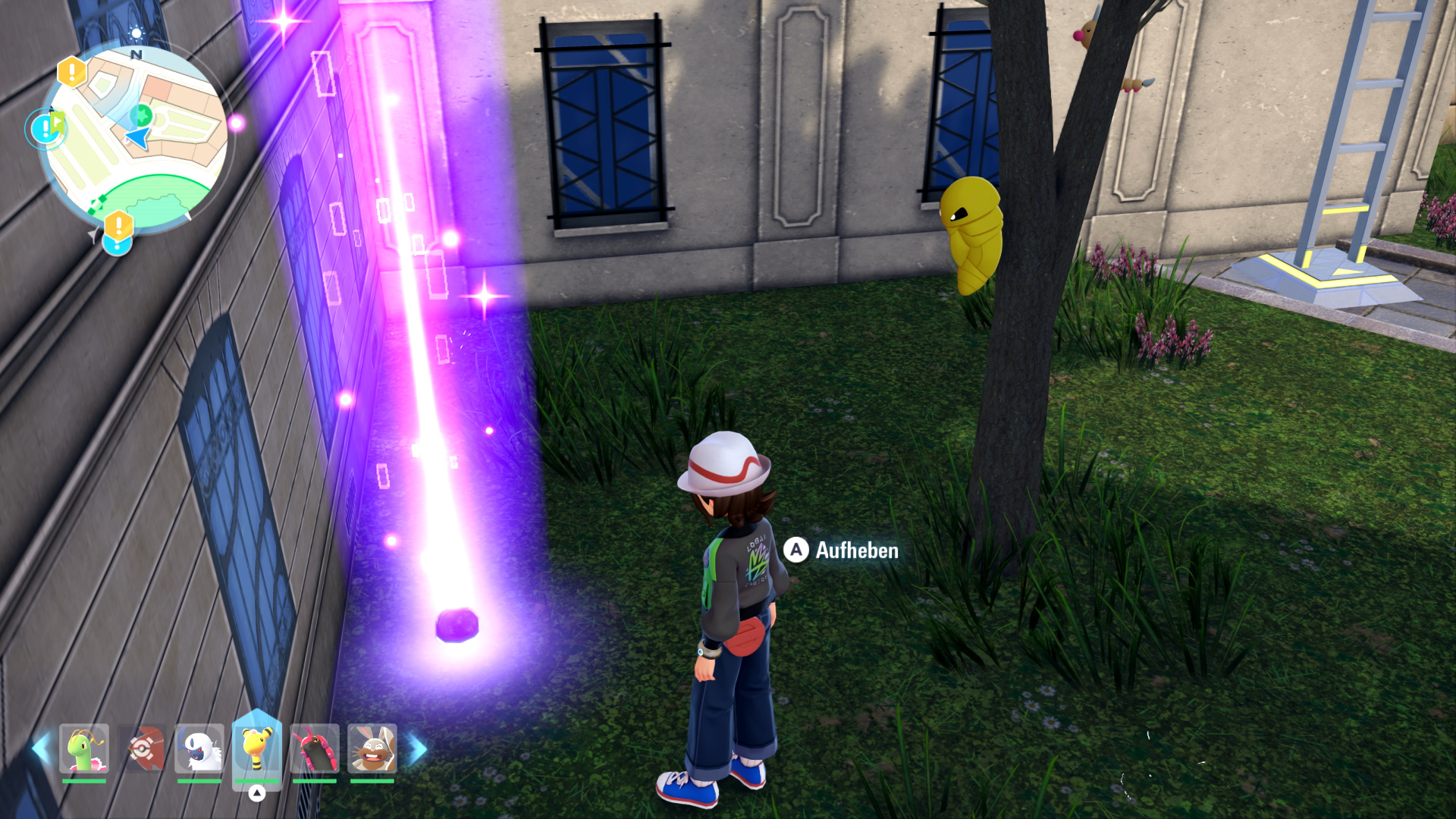Select the laughing rabbit Pokémon slot
The height and width of the screenshot is (819, 1456).
(372, 748)
